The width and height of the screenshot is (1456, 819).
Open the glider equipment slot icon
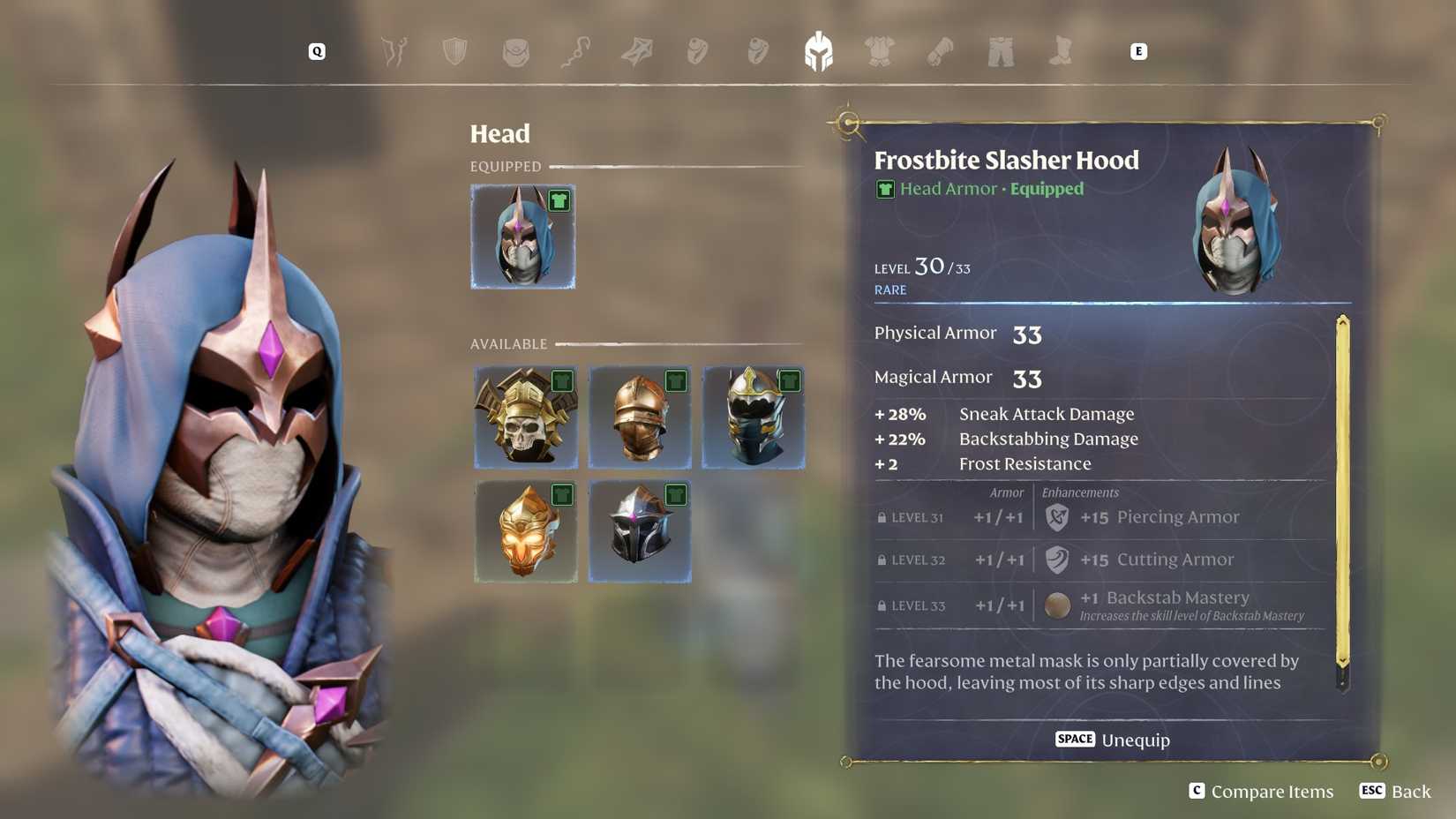pos(637,51)
